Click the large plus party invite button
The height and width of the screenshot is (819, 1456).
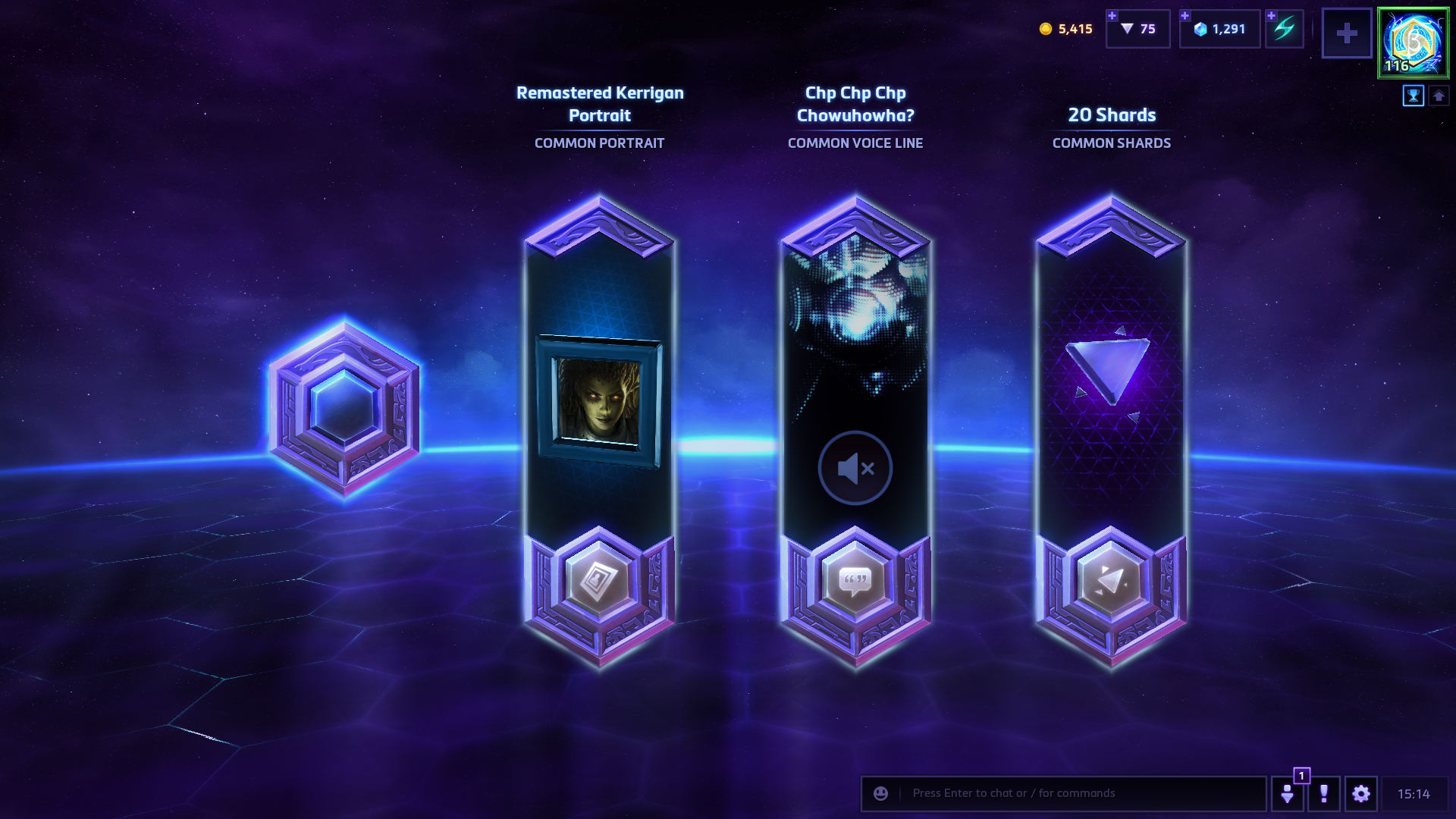click(1347, 33)
